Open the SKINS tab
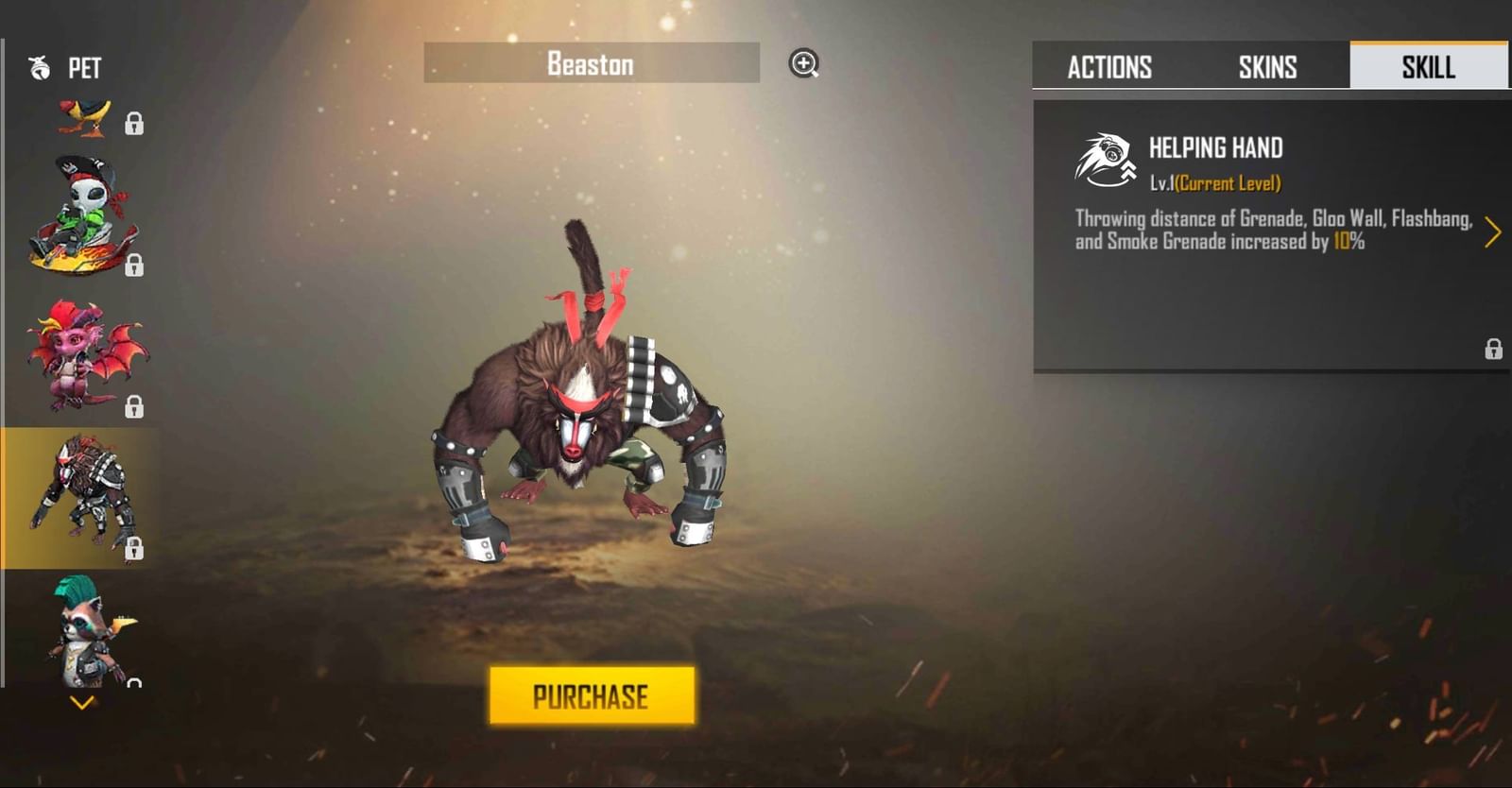This screenshot has height=788, width=1512. point(1267,67)
